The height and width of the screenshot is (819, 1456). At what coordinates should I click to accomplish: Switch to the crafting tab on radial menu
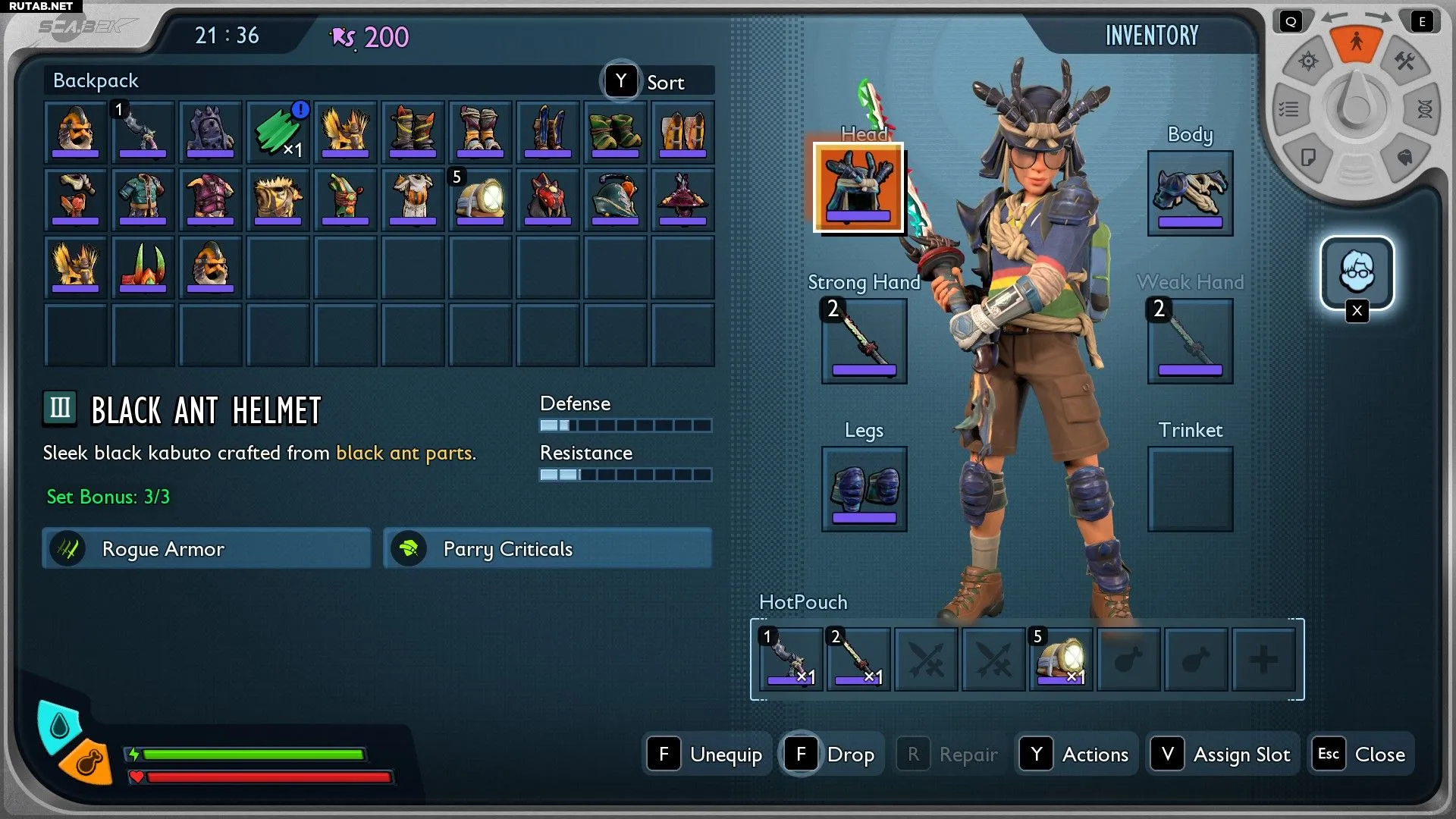click(x=1405, y=61)
